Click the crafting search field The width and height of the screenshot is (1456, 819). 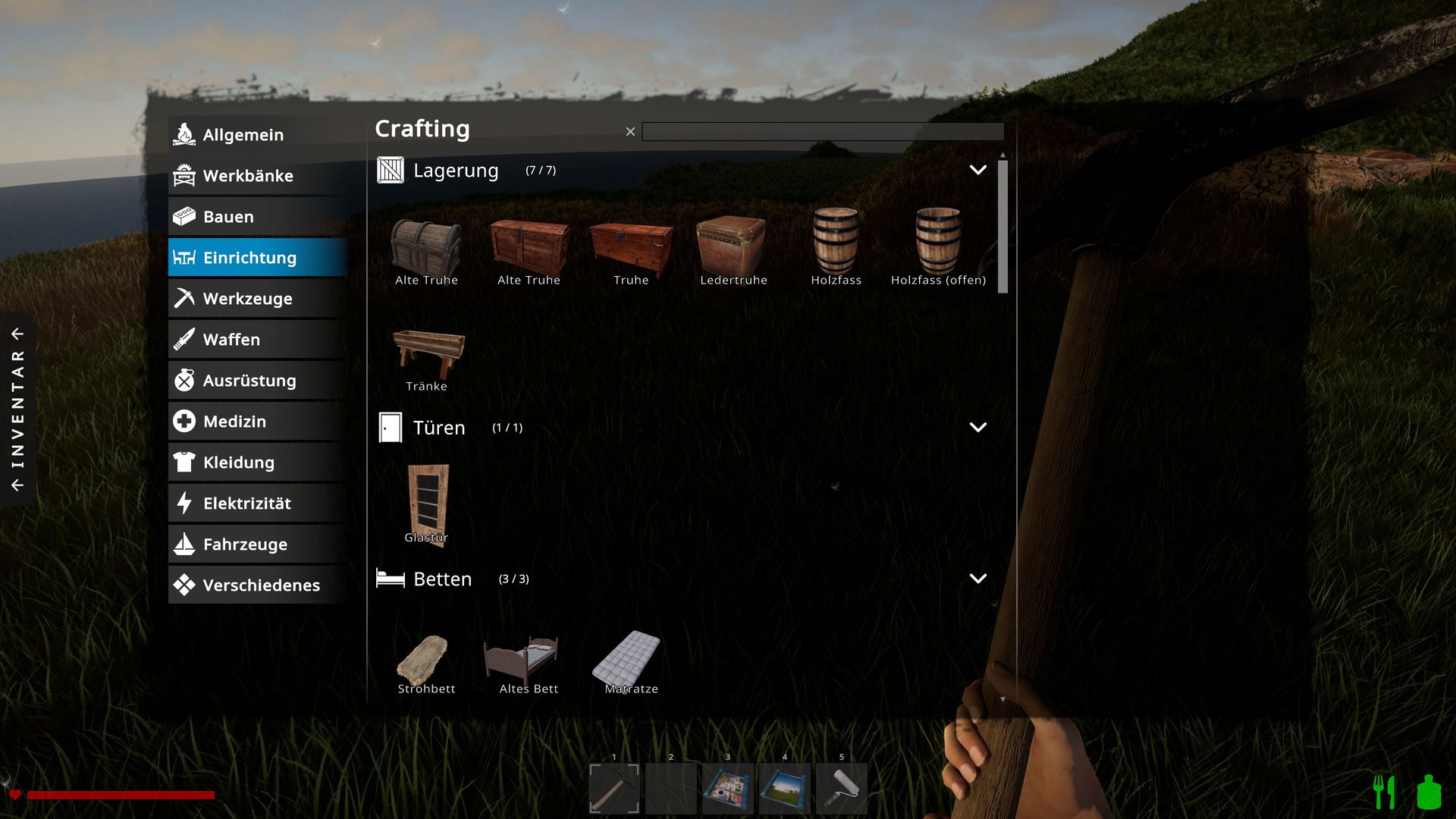pyautogui.click(x=822, y=132)
